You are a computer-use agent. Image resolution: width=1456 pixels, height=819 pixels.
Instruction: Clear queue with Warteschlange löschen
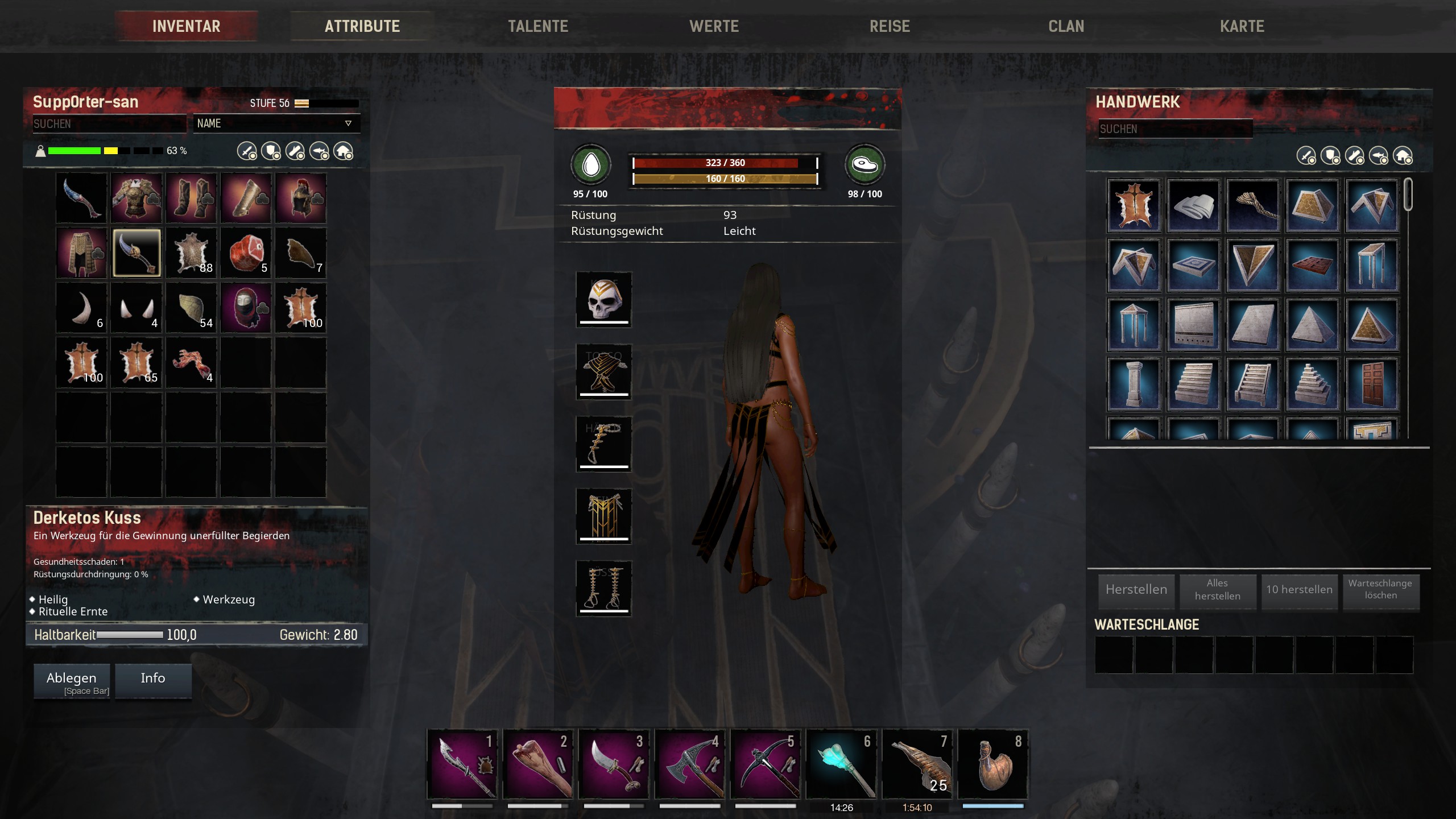pyautogui.click(x=1380, y=590)
